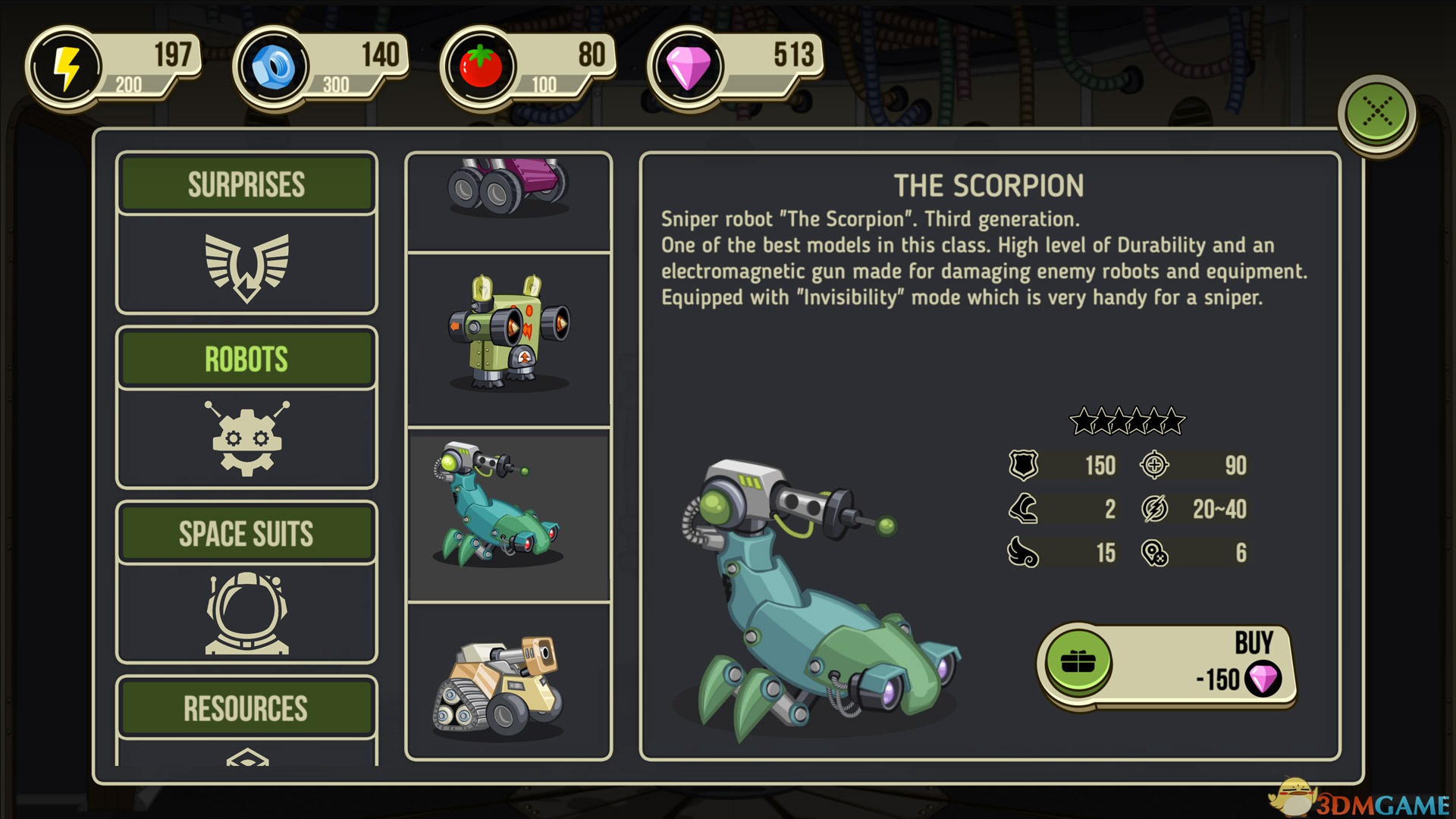Close the shop window

[1377, 113]
